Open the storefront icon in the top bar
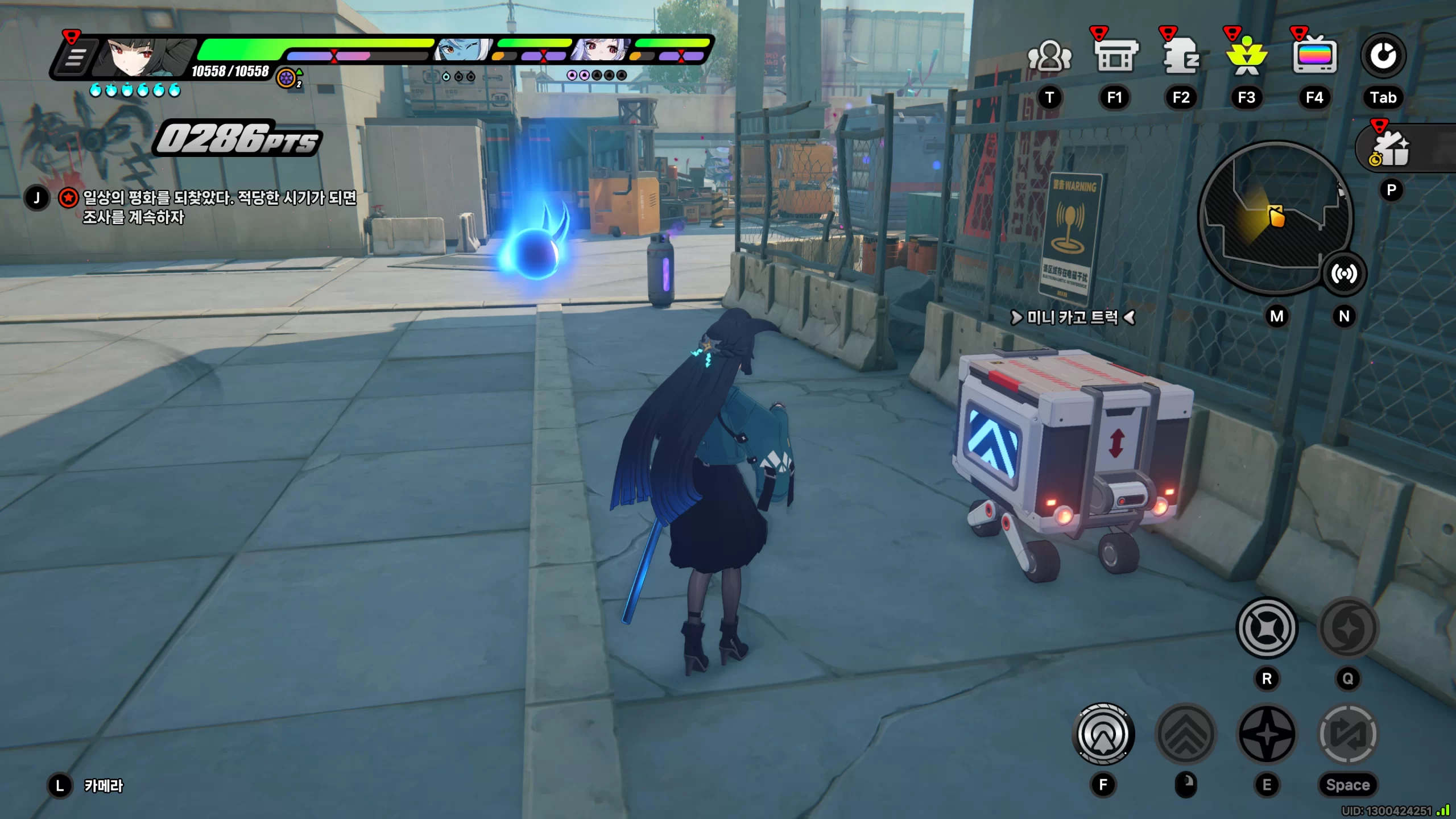 coord(1115,57)
